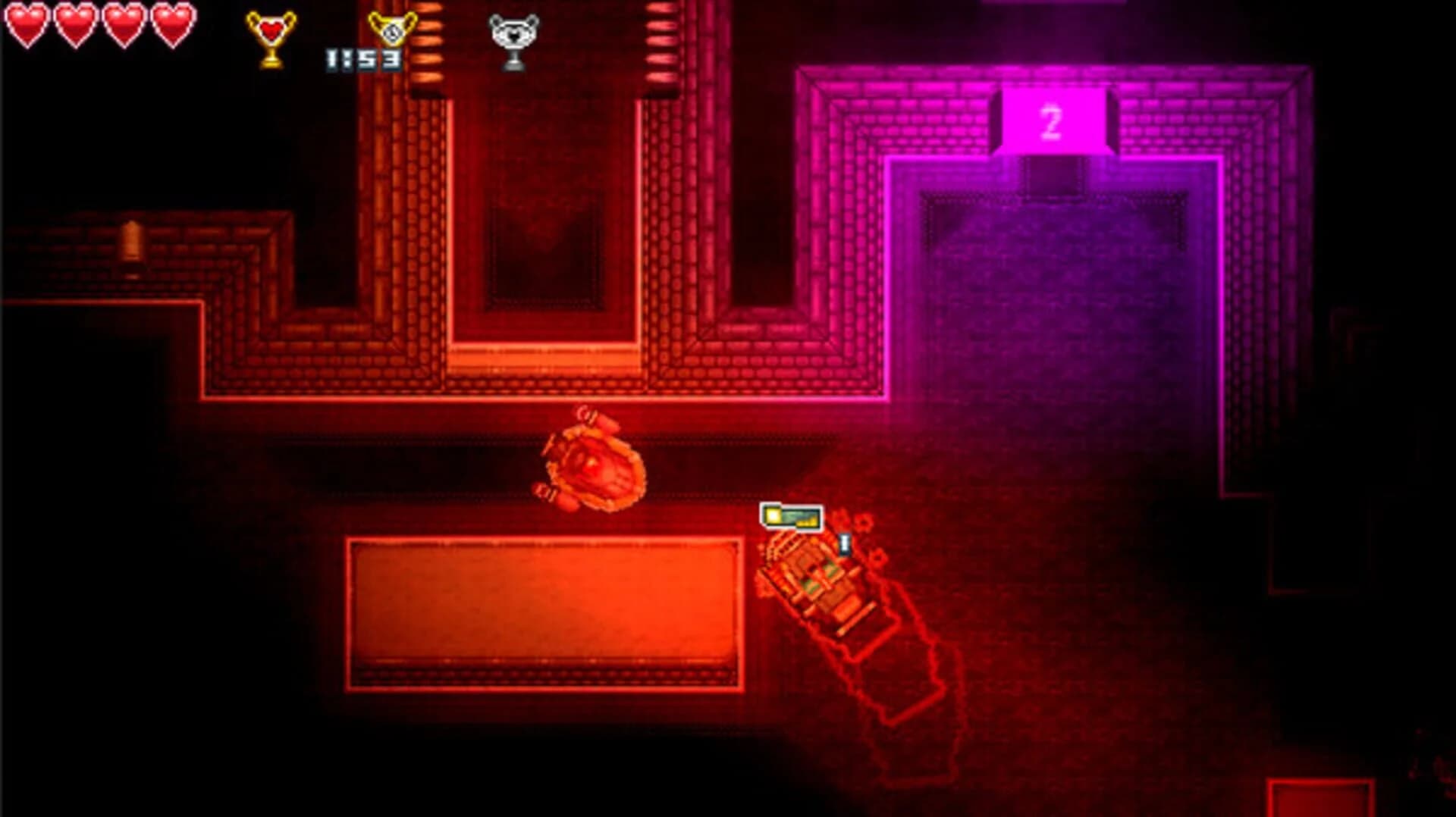The height and width of the screenshot is (817, 1456).
Task: Click the glowing pink pad labeled 2
Action: click(1052, 123)
